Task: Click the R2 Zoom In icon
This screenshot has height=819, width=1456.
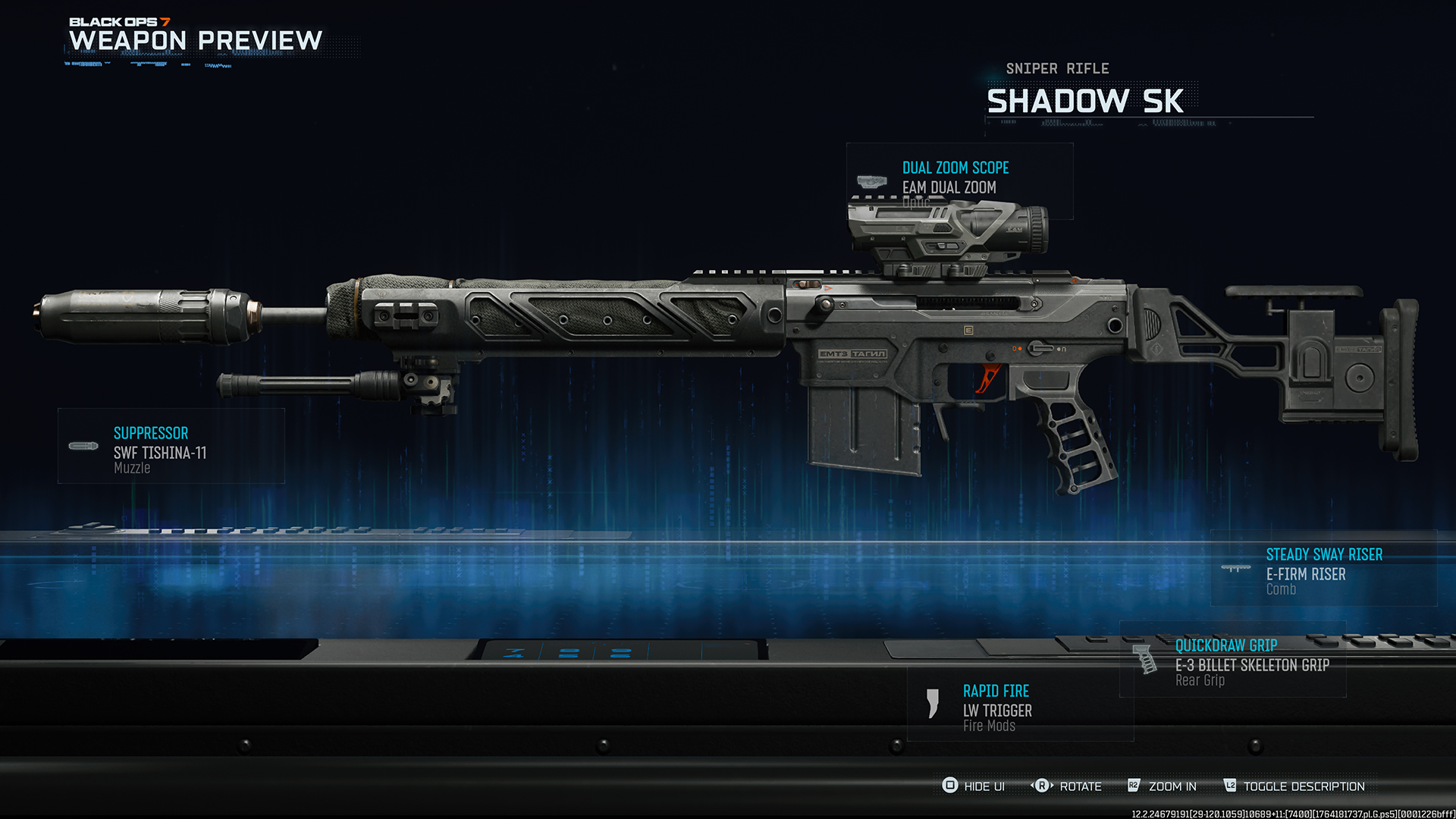Action: 1133,786
